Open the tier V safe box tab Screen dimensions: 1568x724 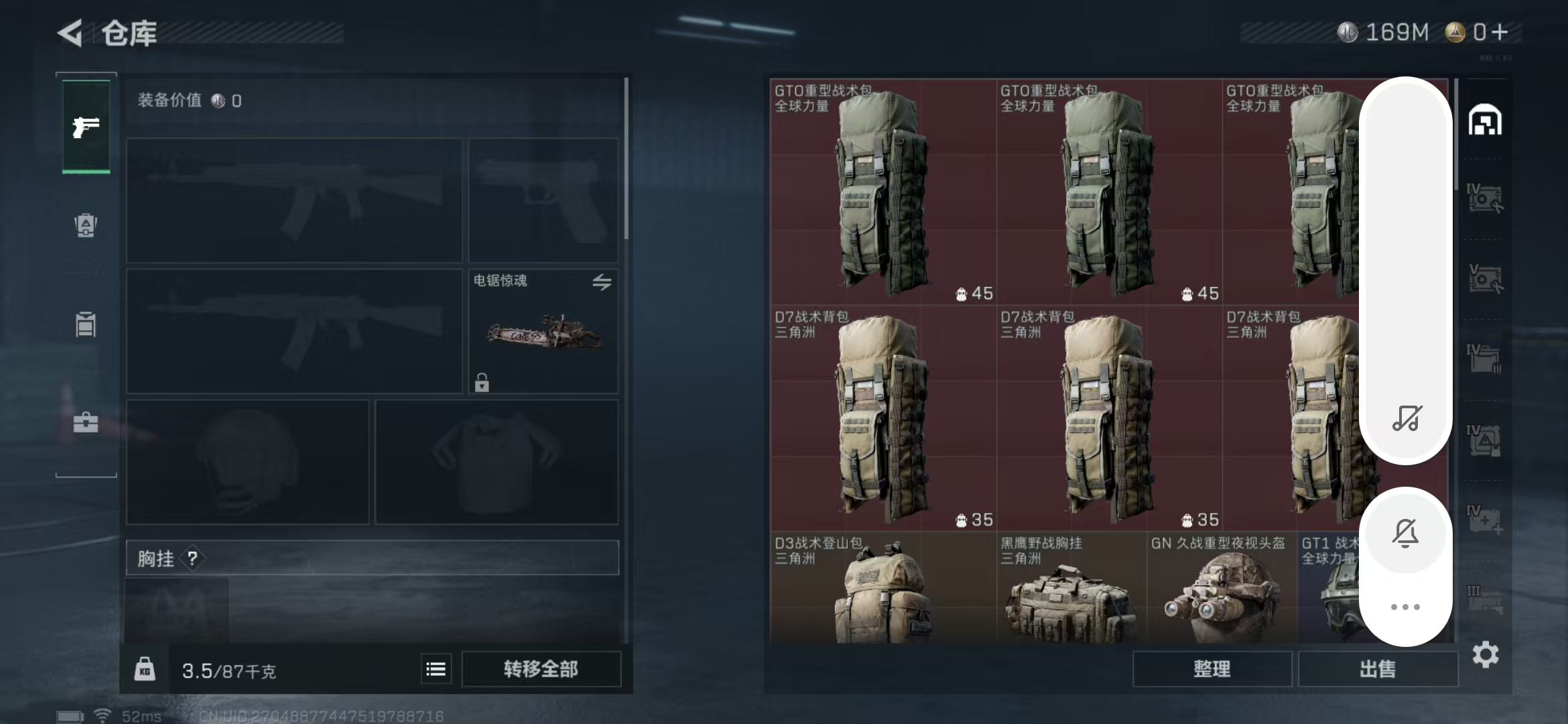point(1486,276)
